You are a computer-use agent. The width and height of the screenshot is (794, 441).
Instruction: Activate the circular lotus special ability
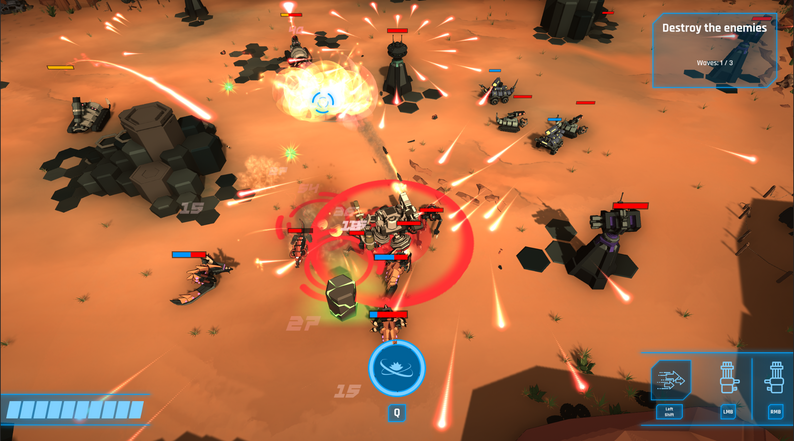pyautogui.click(x=397, y=368)
